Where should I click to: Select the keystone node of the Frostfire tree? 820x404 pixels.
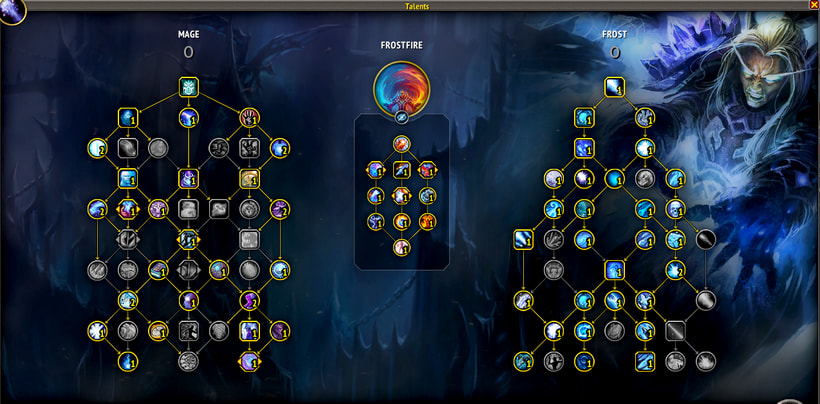pyautogui.click(x=402, y=144)
